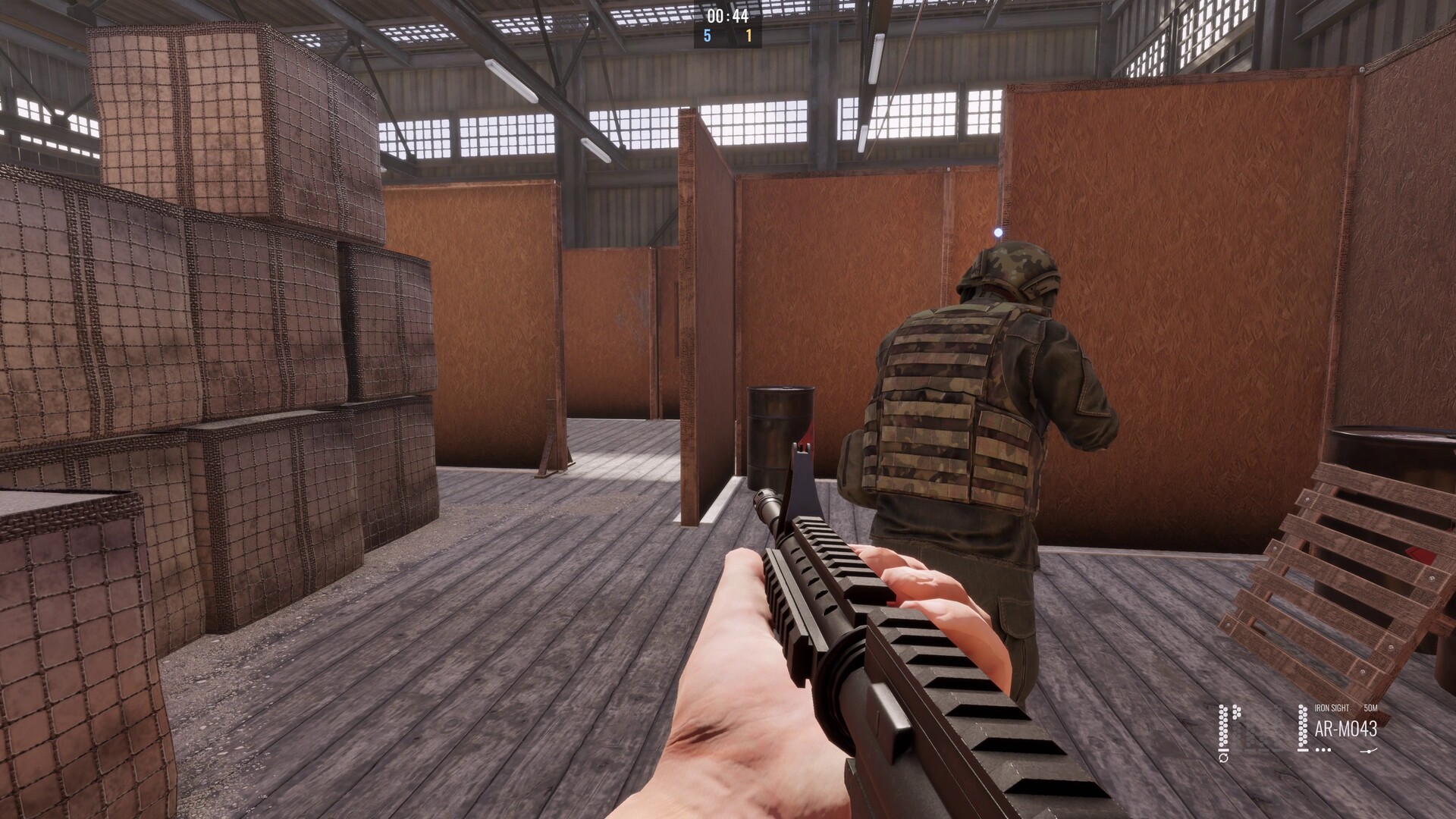Expand the fire selector indicator
1456x819 pixels.
click(x=1369, y=751)
